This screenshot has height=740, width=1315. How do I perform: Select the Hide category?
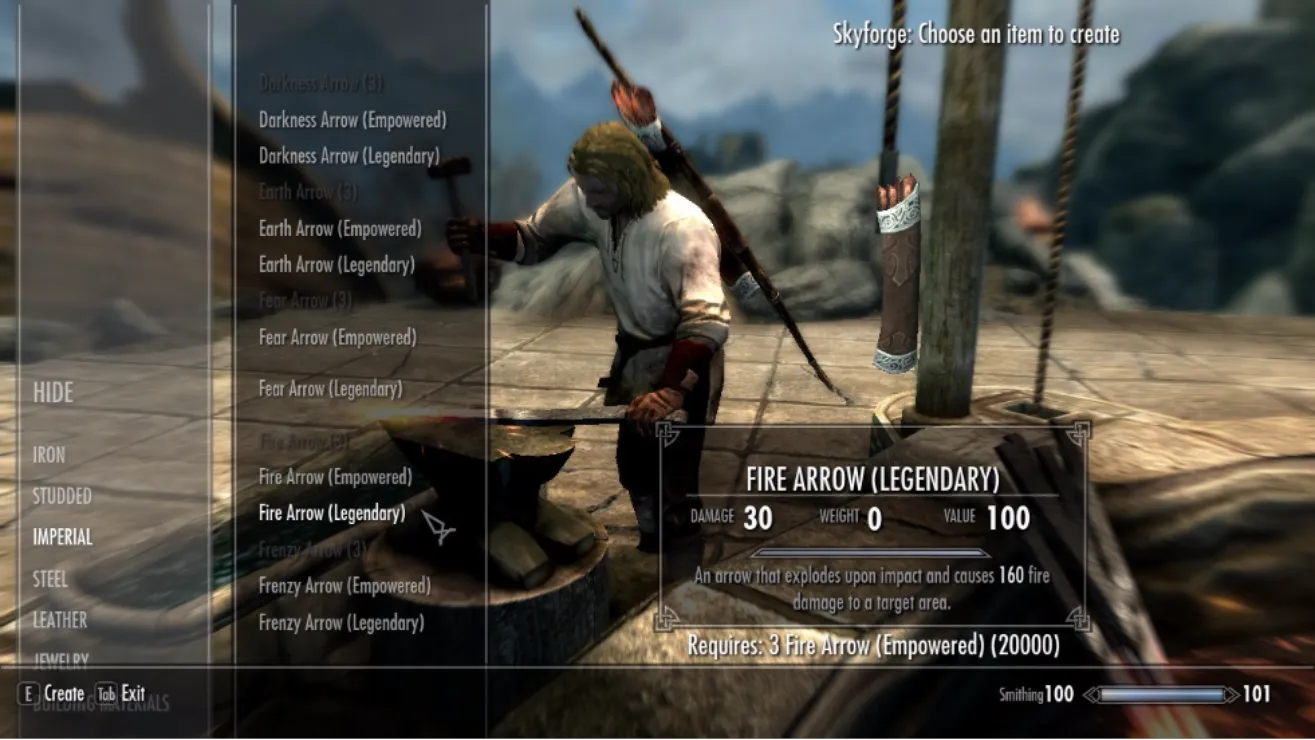[x=53, y=393]
